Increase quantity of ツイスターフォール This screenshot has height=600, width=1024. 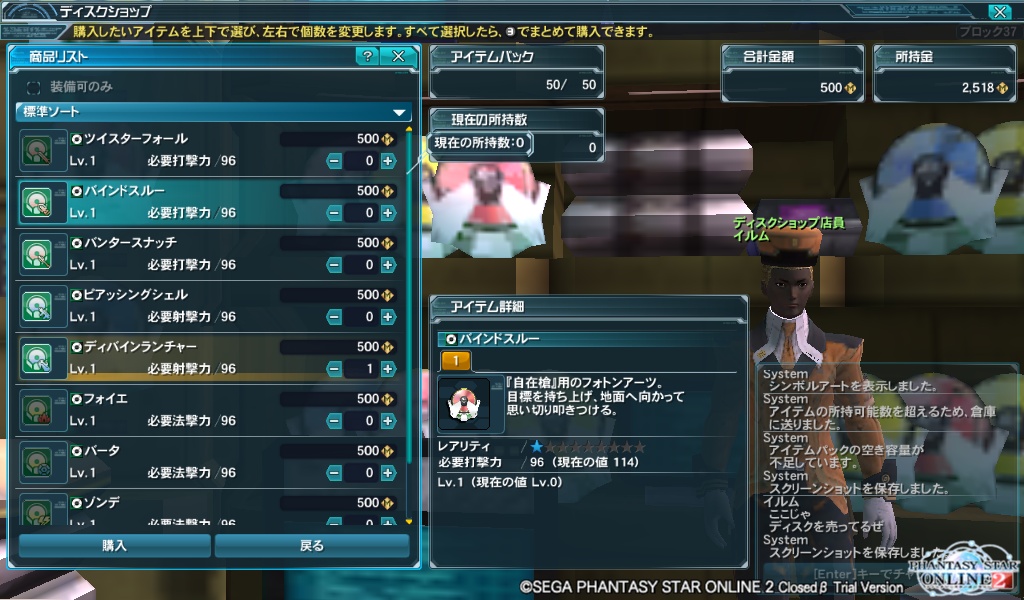[x=388, y=160]
